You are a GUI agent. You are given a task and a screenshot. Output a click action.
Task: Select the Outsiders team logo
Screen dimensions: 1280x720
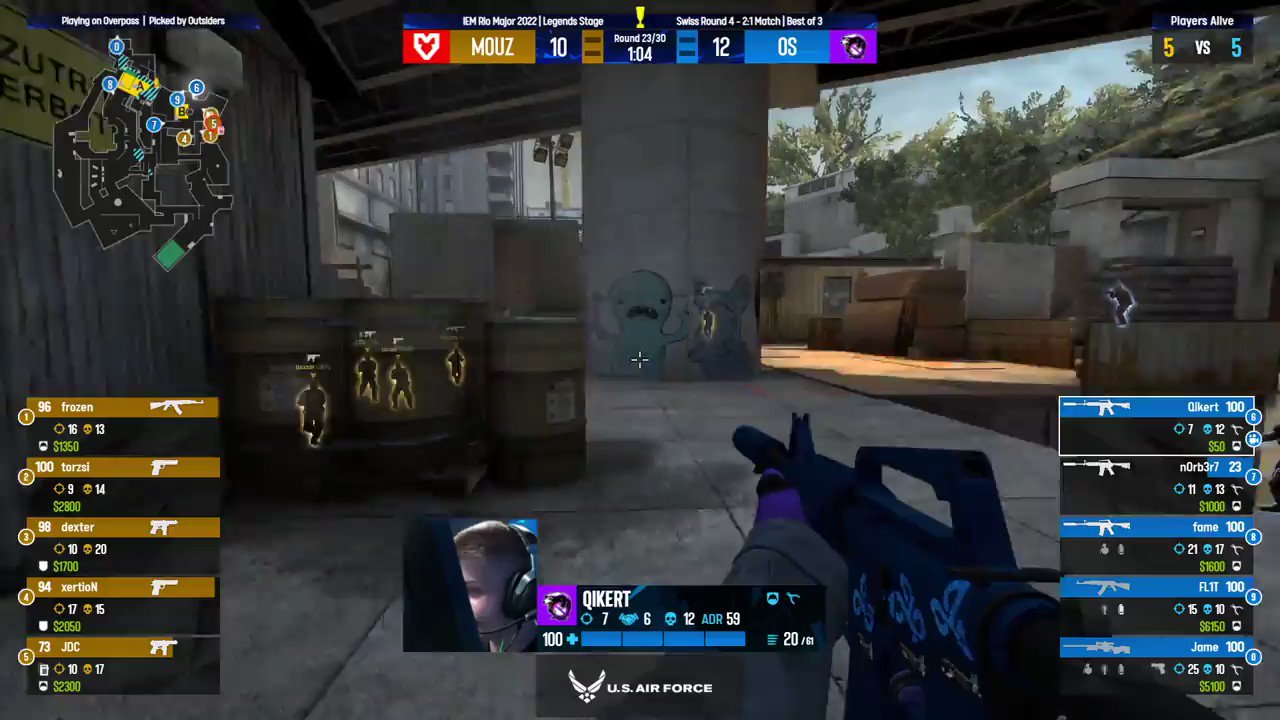point(853,46)
